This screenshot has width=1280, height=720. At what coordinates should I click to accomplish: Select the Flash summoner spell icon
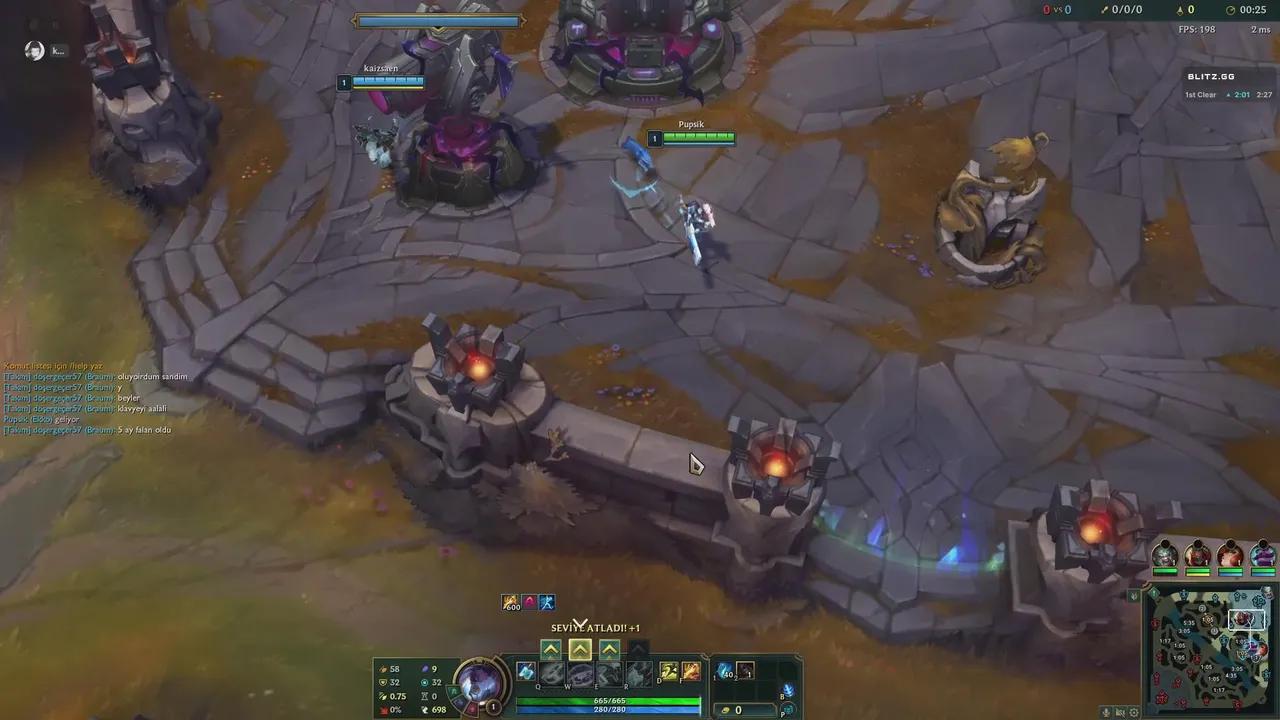pos(667,671)
